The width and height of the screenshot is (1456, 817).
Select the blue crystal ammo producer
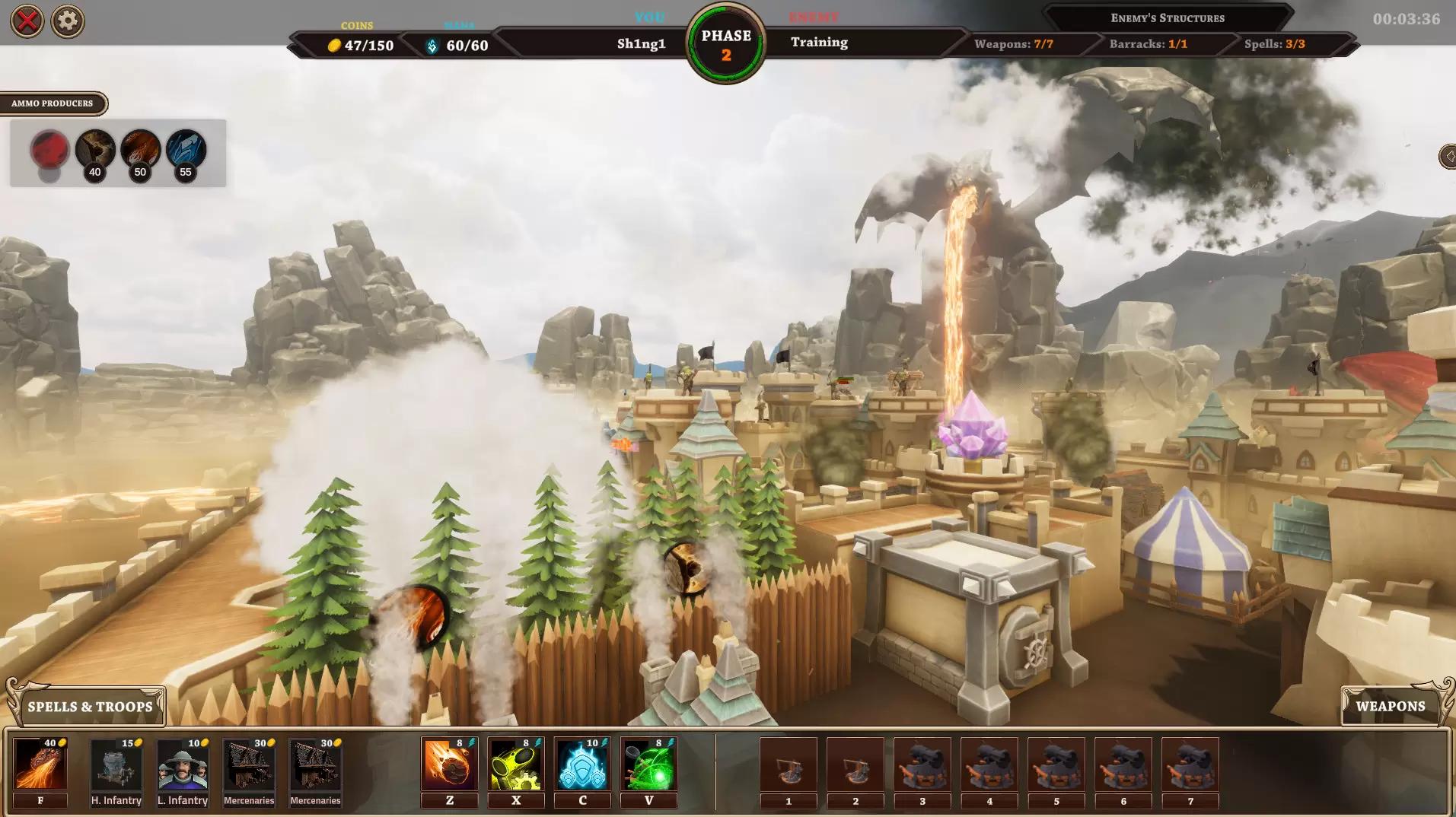pos(186,149)
